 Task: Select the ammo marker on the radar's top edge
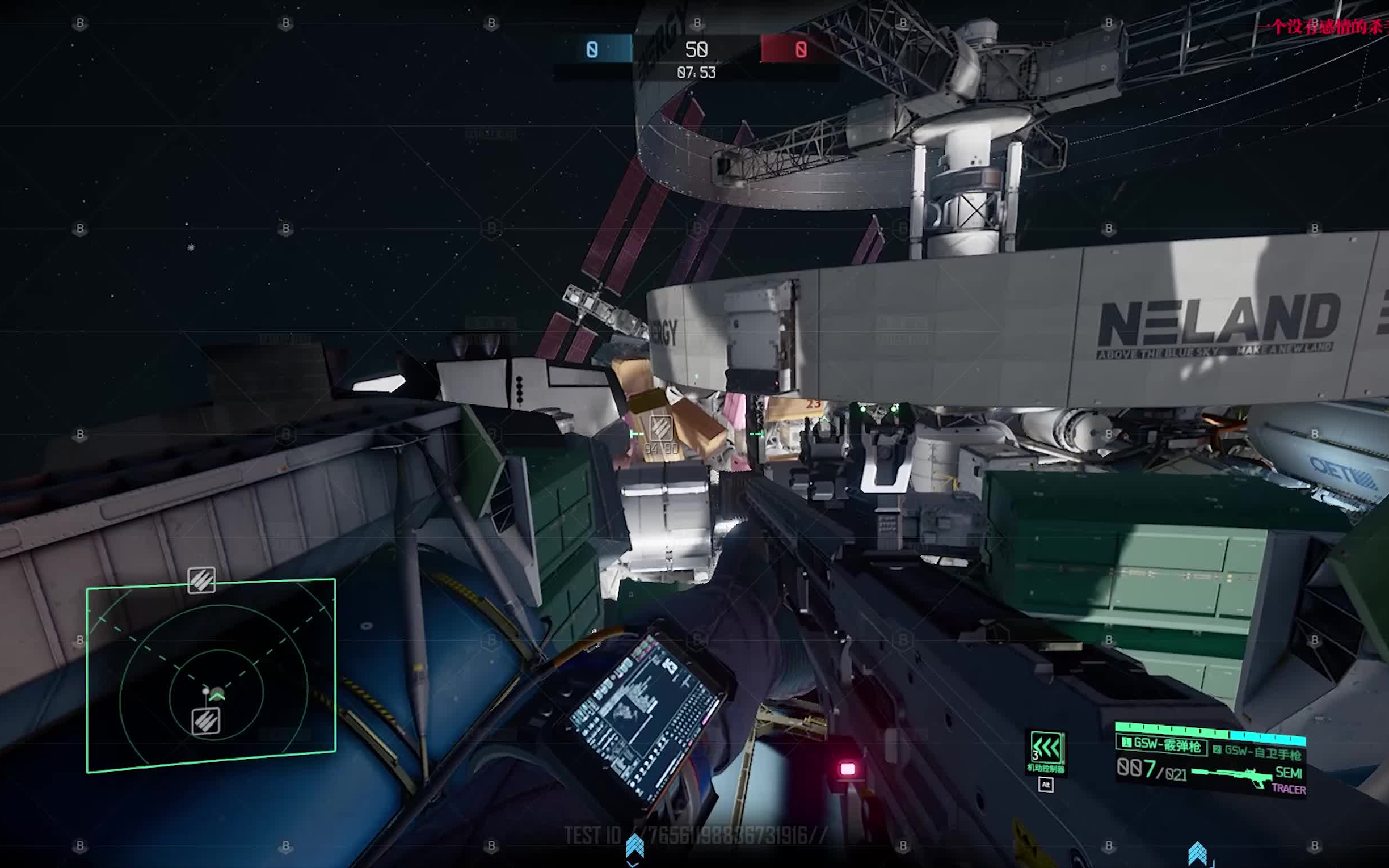(x=201, y=580)
